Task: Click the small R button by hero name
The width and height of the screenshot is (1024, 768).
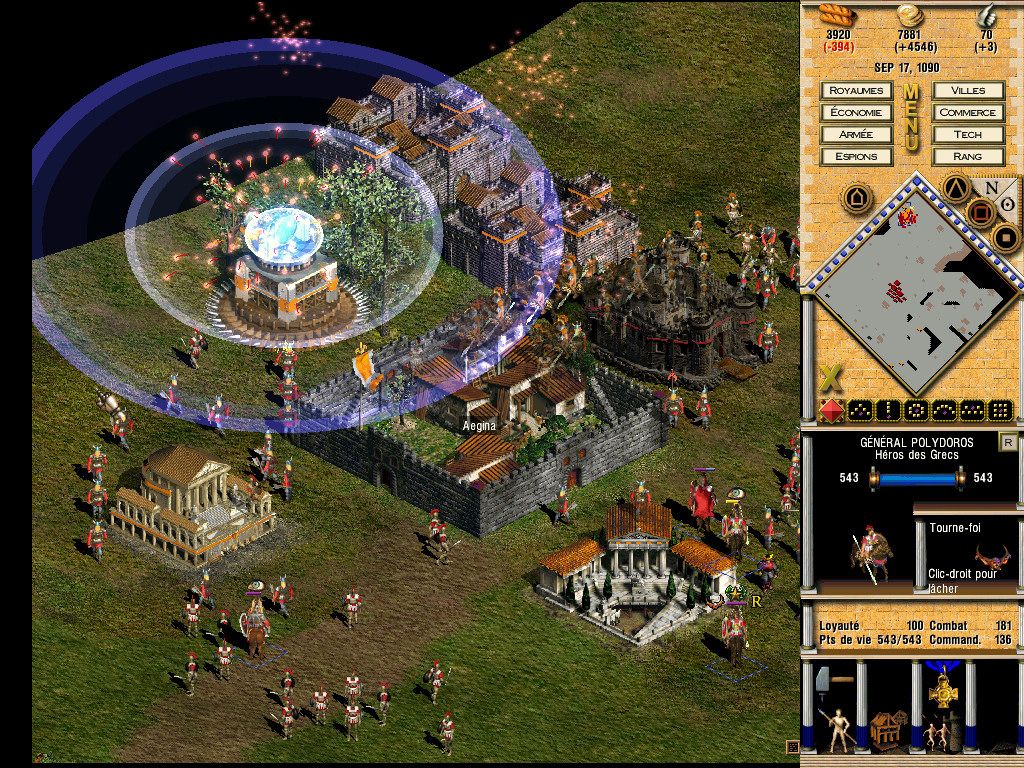Action: [x=1008, y=443]
